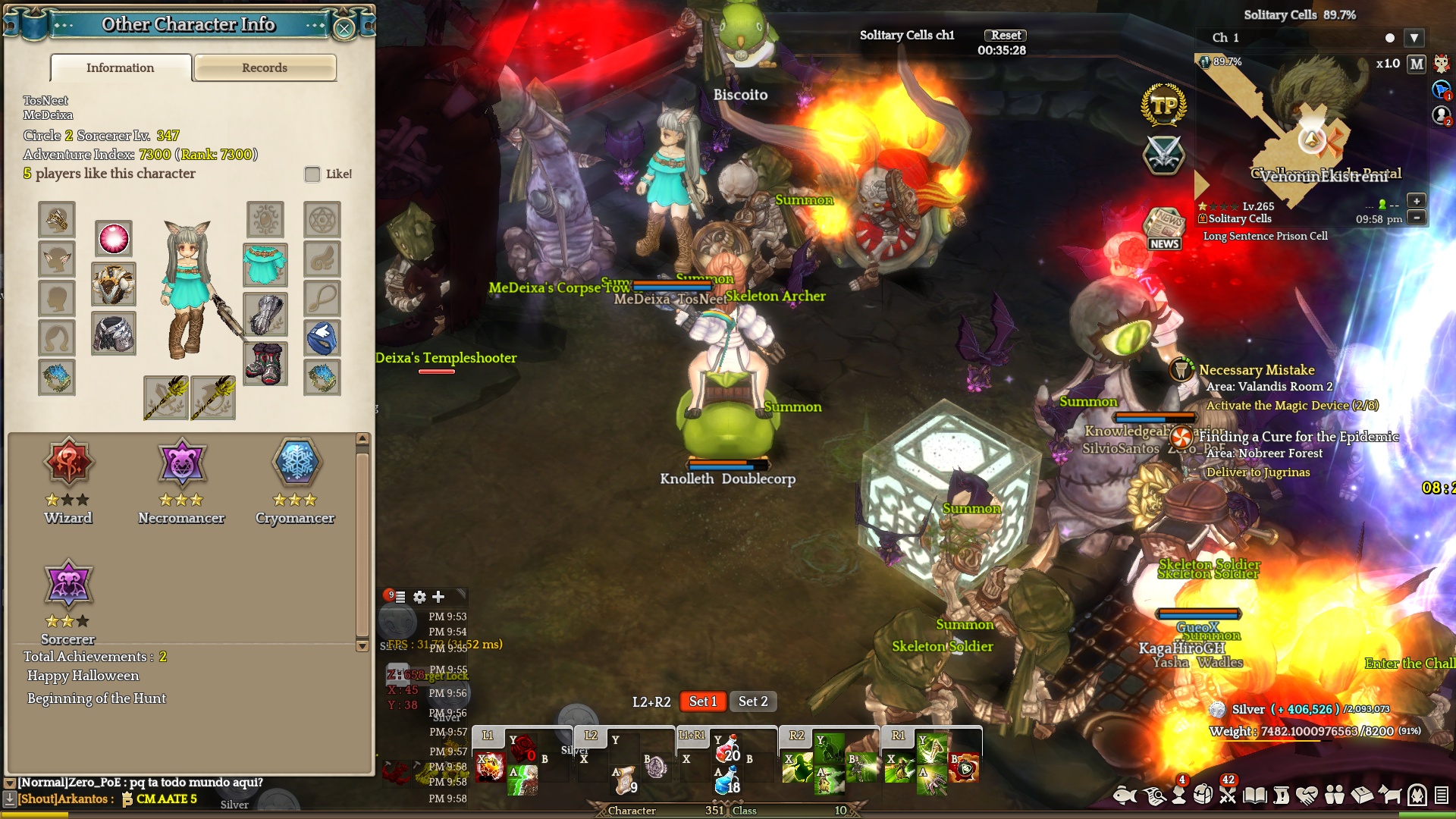Image resolution: width=1456 pixels, height=819 pixels.
Task: Toggle the M map button
Action: (x=1417, y=64)
